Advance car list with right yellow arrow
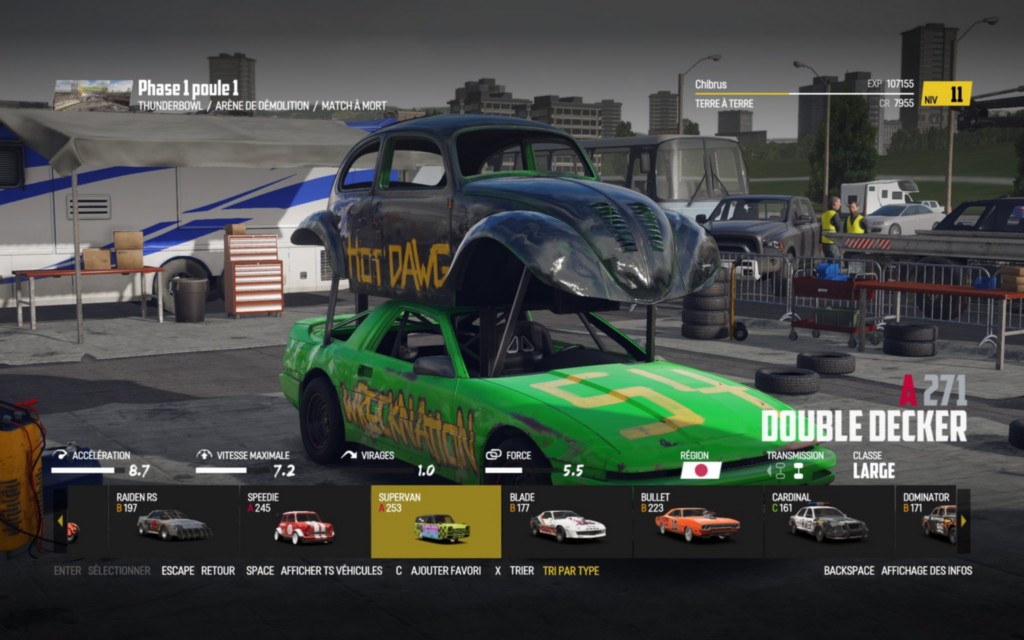The width and height of the screenshot is (1024, 640). point(963,521)
